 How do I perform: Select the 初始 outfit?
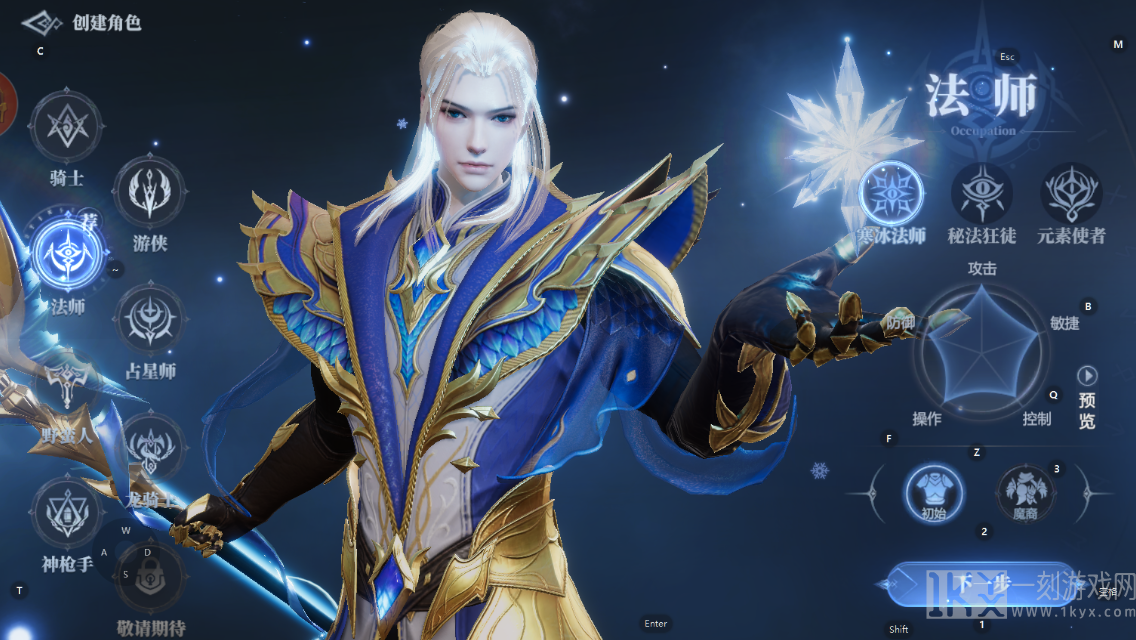tap(933, 492)
